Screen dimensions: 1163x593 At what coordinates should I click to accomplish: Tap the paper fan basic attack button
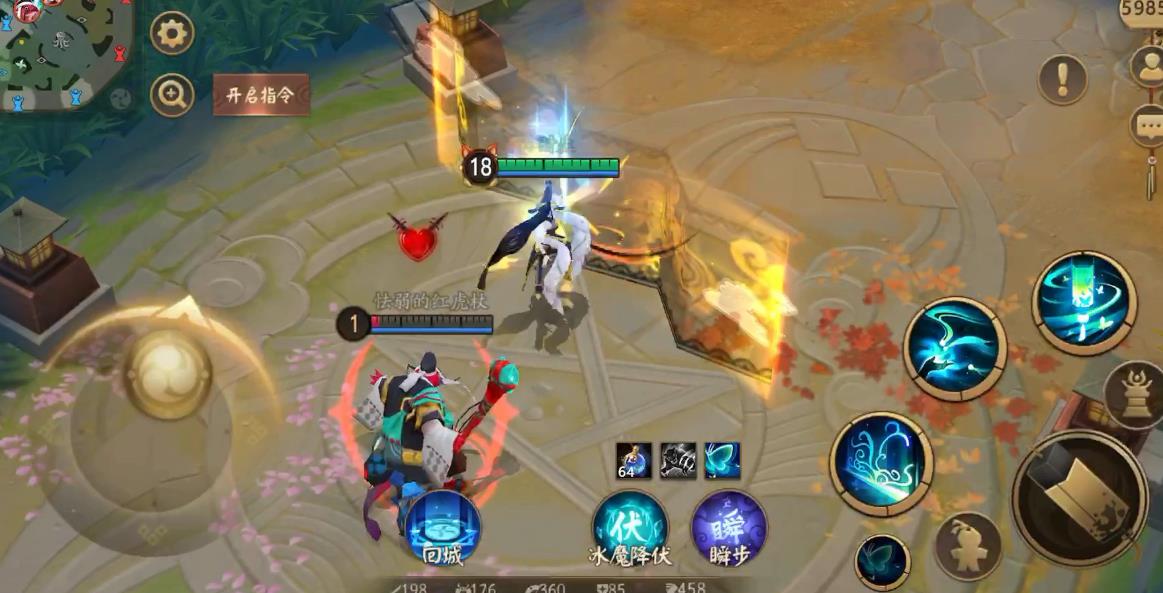point(1080,498)
